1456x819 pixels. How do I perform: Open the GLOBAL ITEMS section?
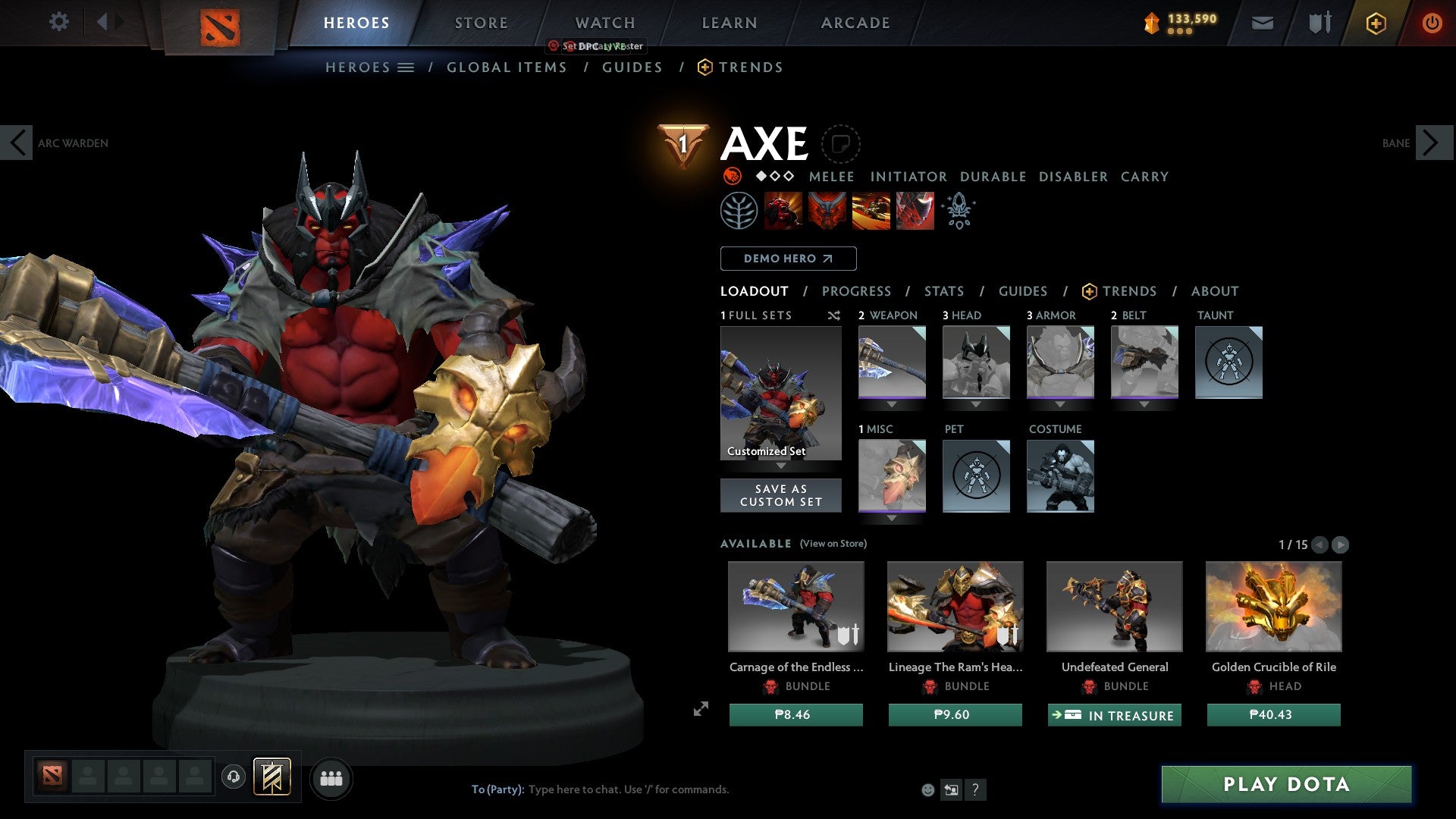507,67
